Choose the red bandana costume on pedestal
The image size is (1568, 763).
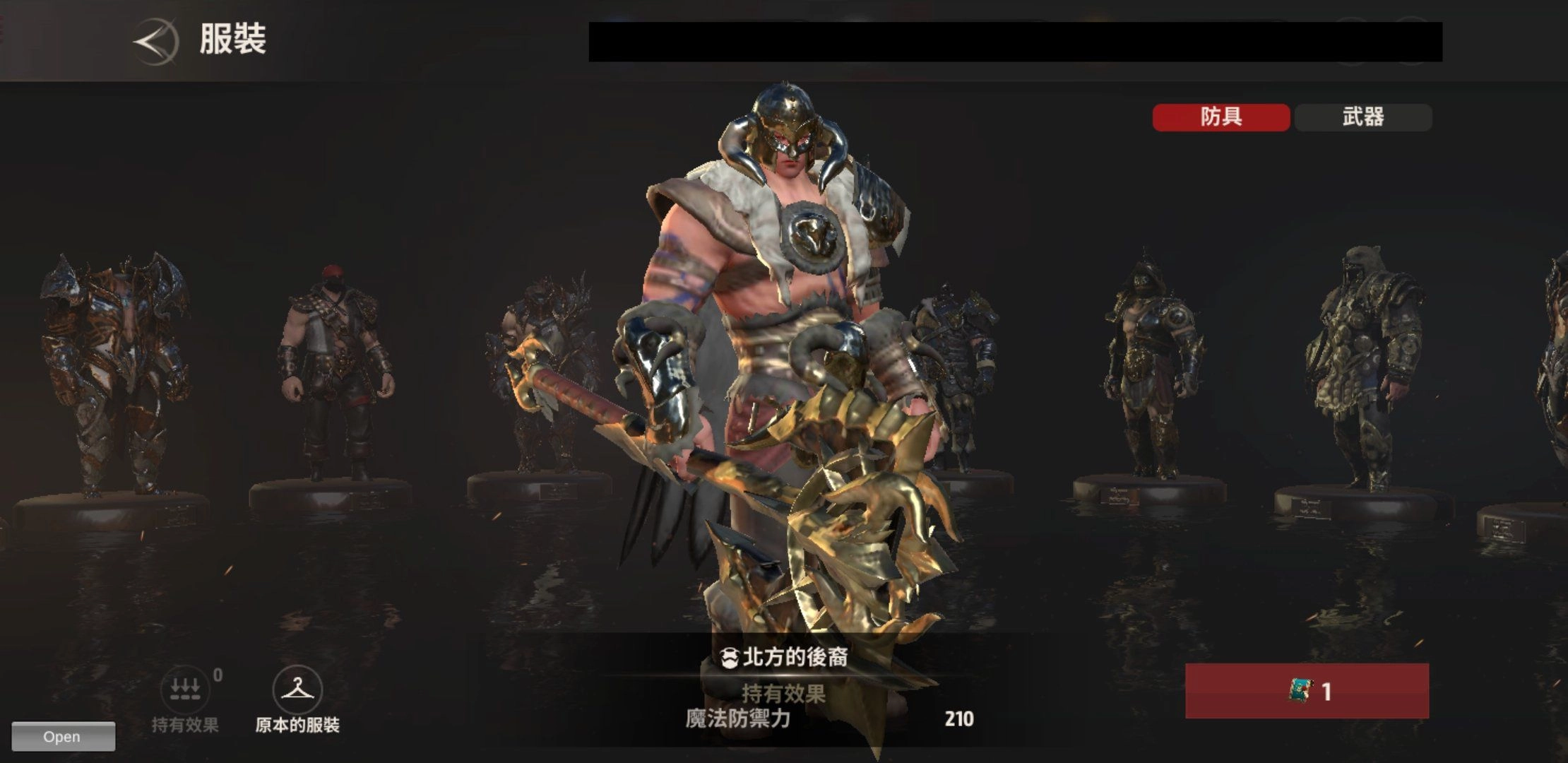(333, 374)
